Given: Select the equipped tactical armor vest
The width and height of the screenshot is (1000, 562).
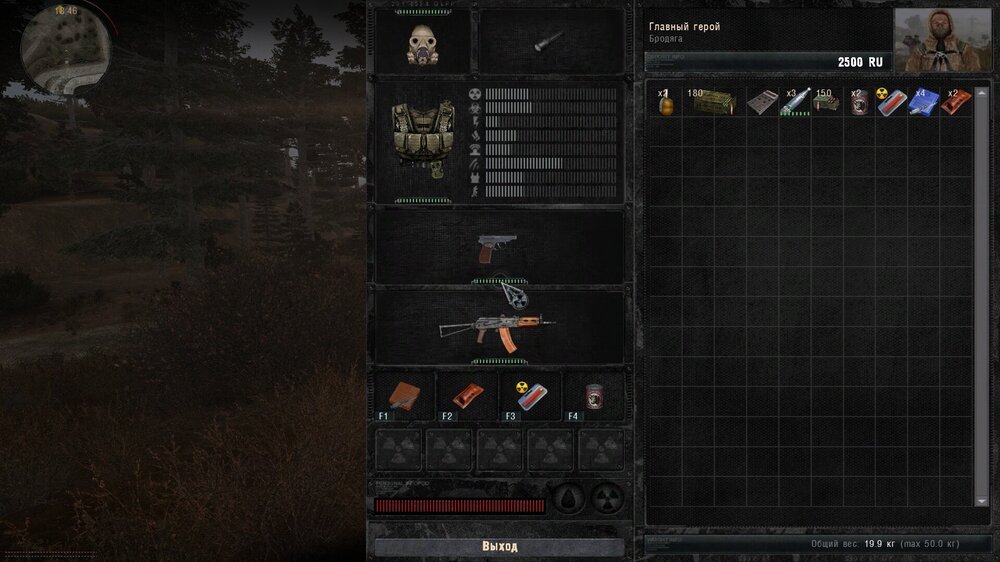Looking at the screenshot, I should [418, 140].
